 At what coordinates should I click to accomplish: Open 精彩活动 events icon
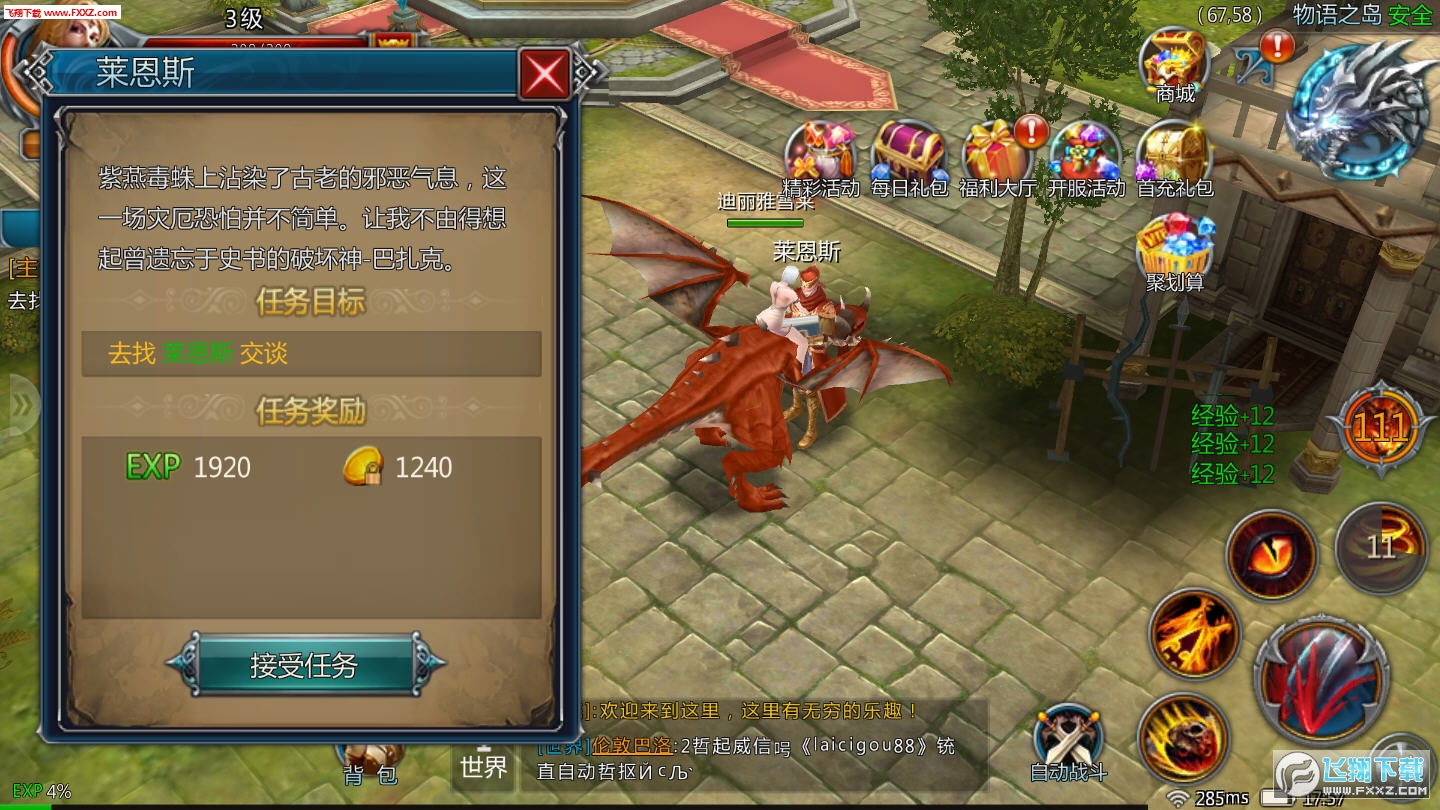click(820, 158)
